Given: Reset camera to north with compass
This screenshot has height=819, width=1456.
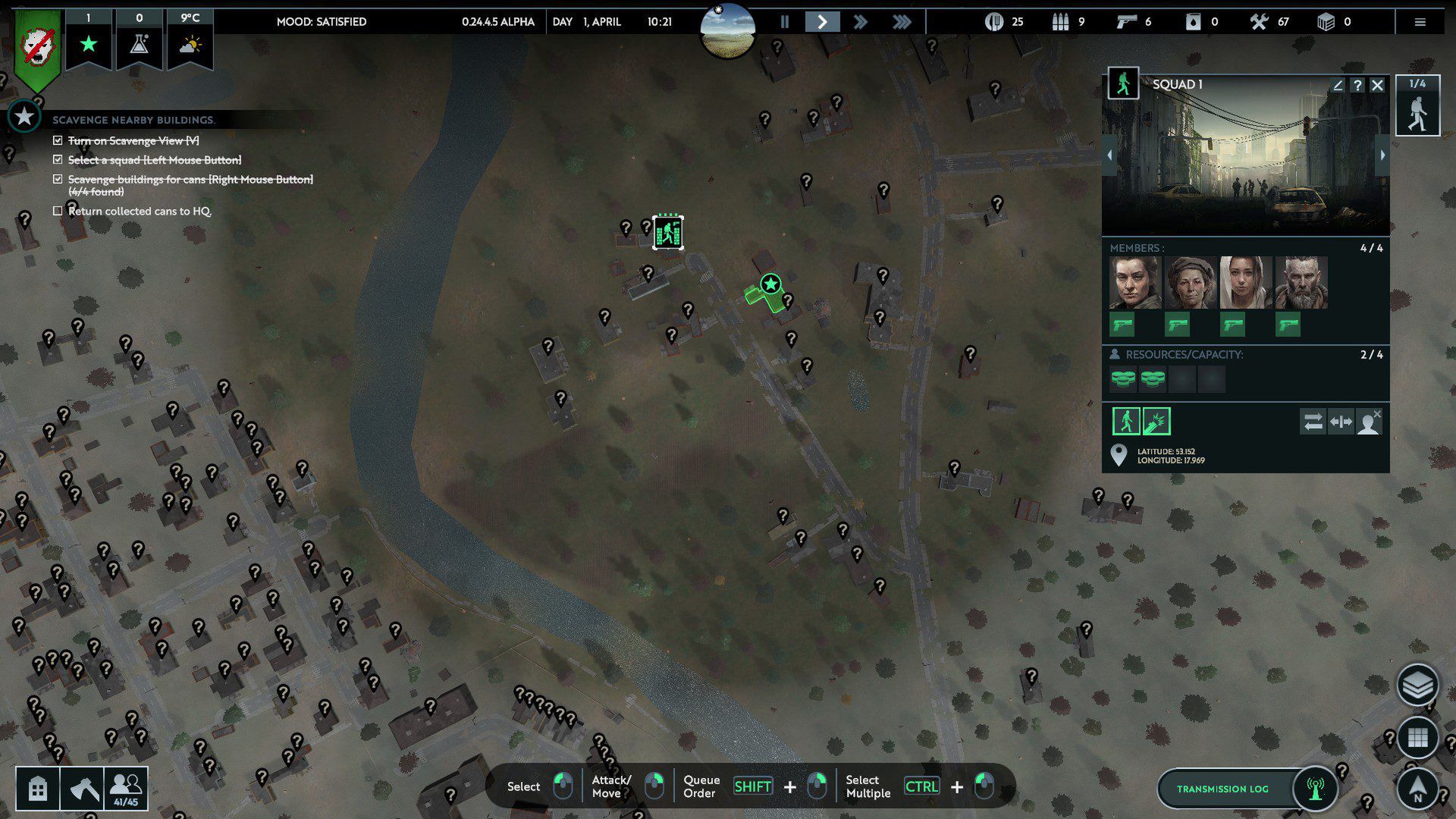Looking at the screenshot, I should click(x=1417, y=789).
